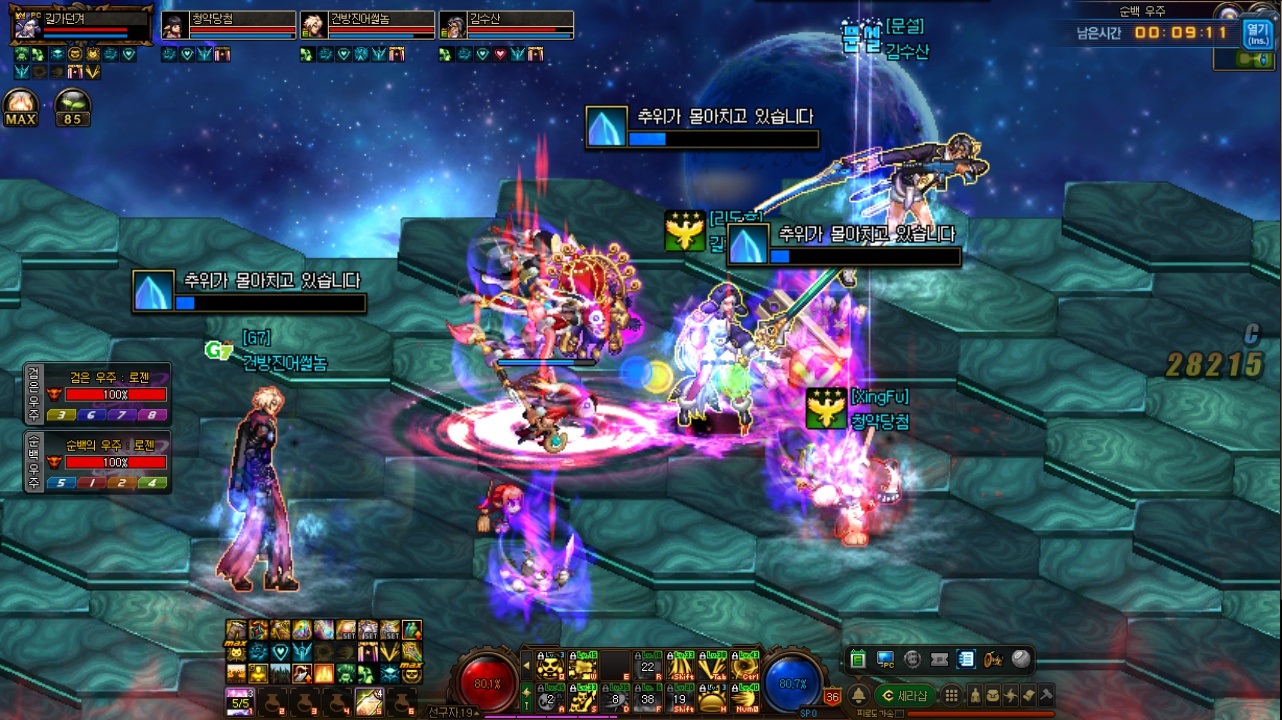Open the inventory bag icon
Screen dimensions: 1282x720
pos(994,696)
